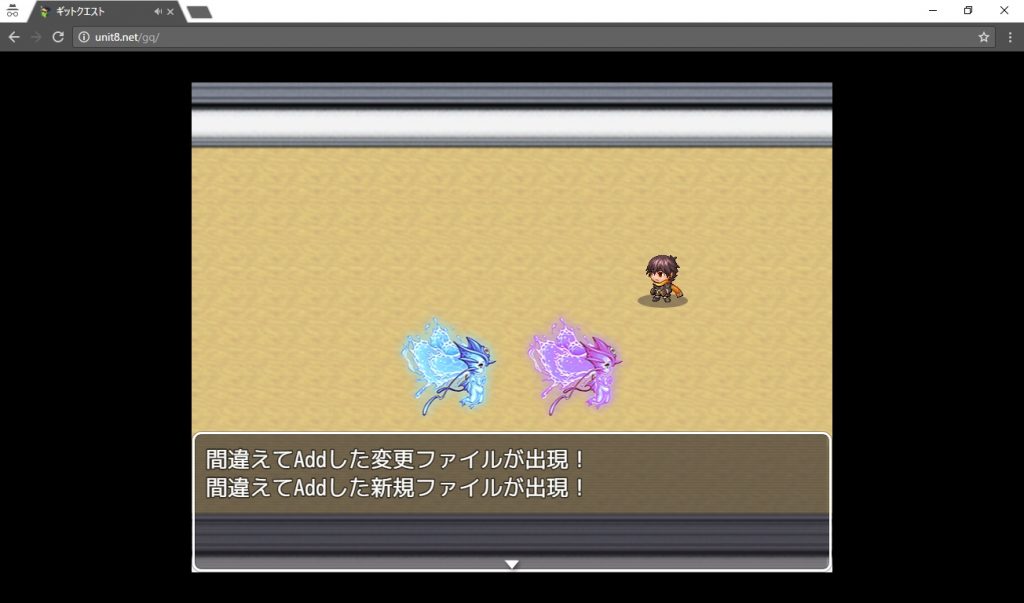
Task: Bookmark the page with the star icon
Action: (984, 37)
